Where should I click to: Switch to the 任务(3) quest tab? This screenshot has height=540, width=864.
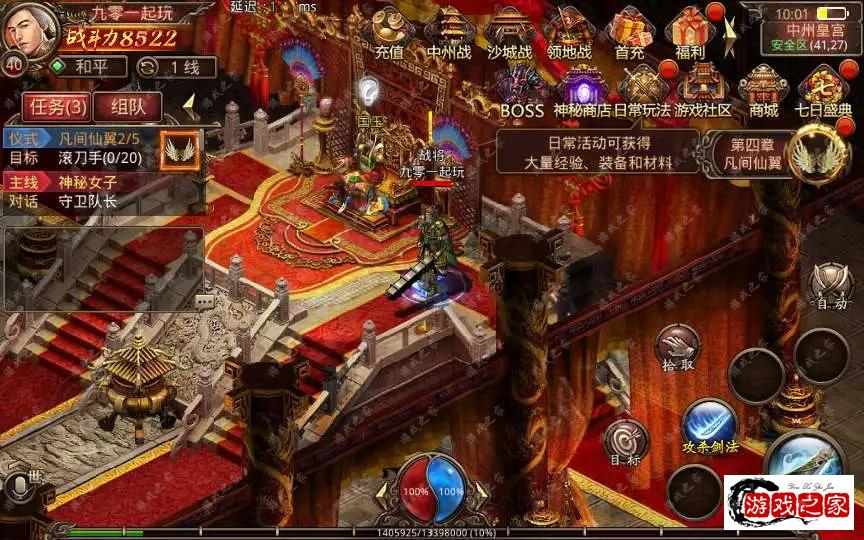point(57,106)
